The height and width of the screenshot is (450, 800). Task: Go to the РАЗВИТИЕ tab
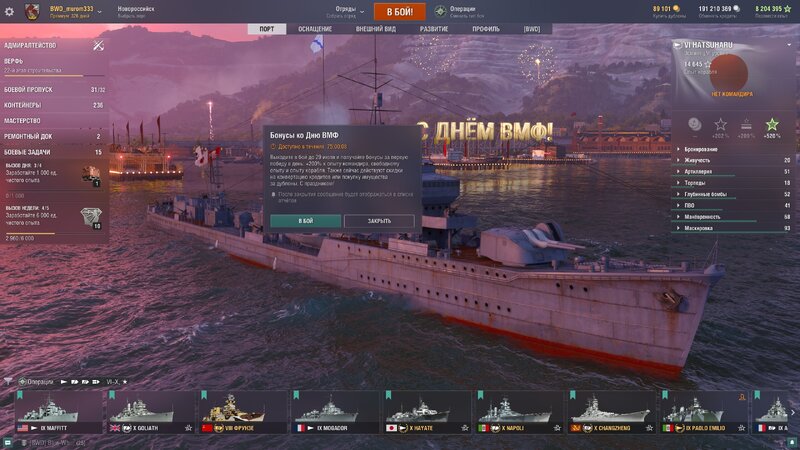coord(434,29)
